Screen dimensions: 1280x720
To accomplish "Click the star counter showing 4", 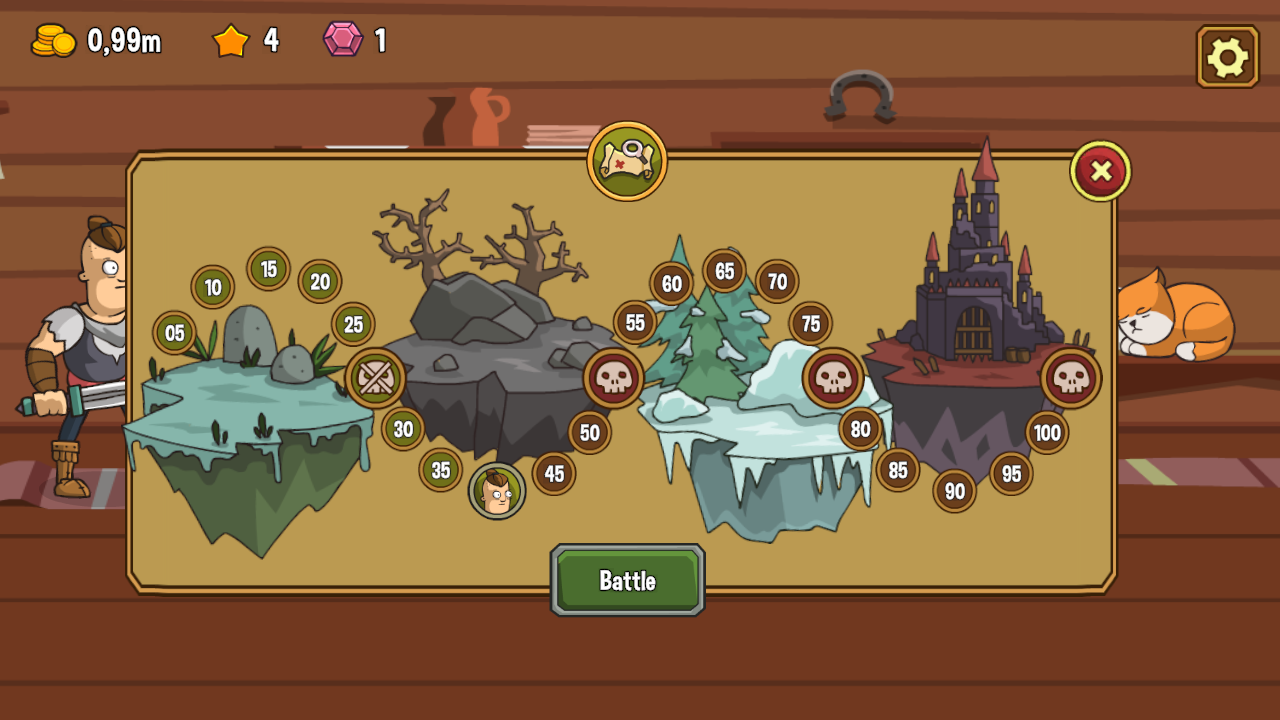I will 231,41.
